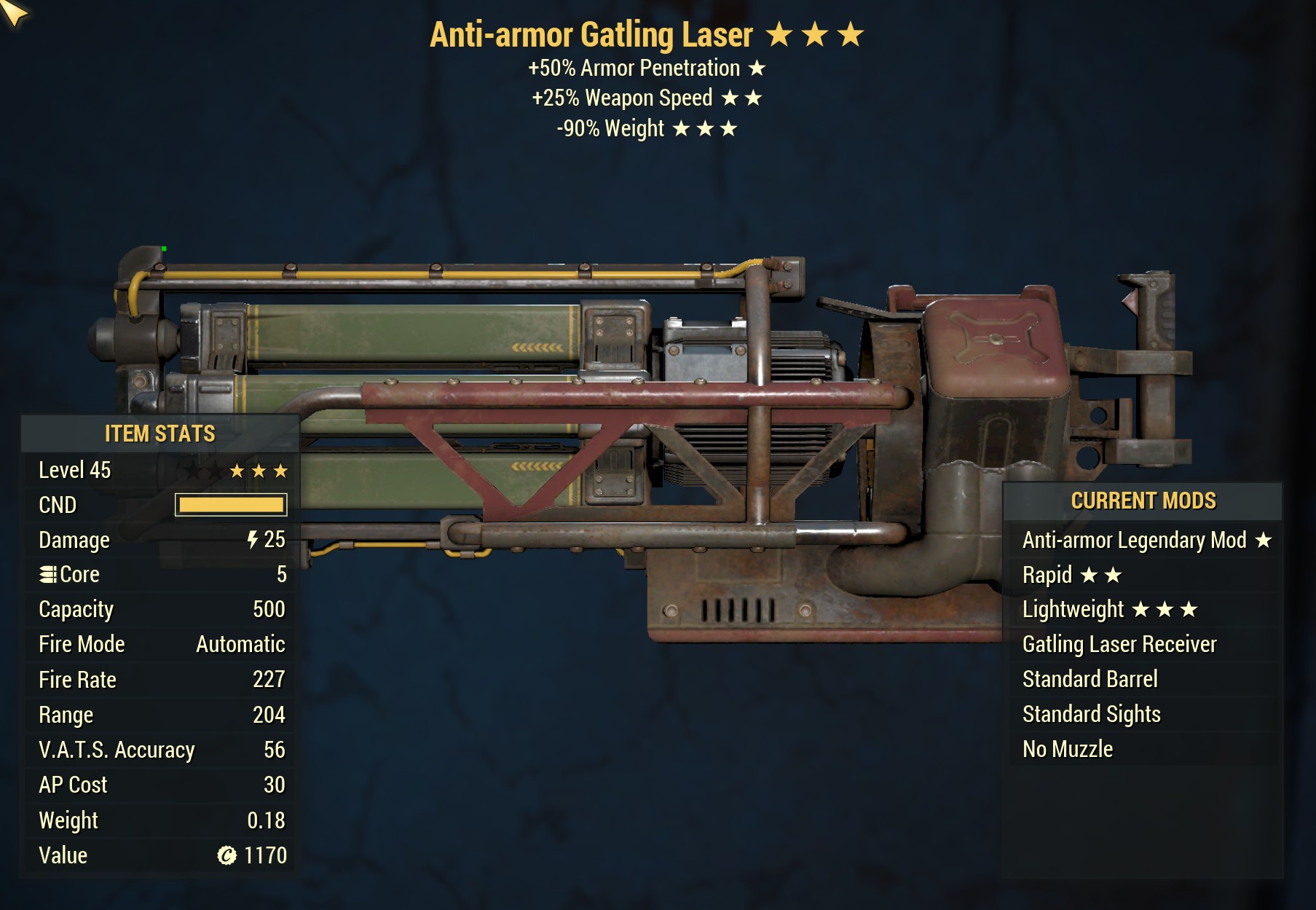Open the Standard Barrel mod entry
1316x910 pixels.
click(x=1090, y=679)
